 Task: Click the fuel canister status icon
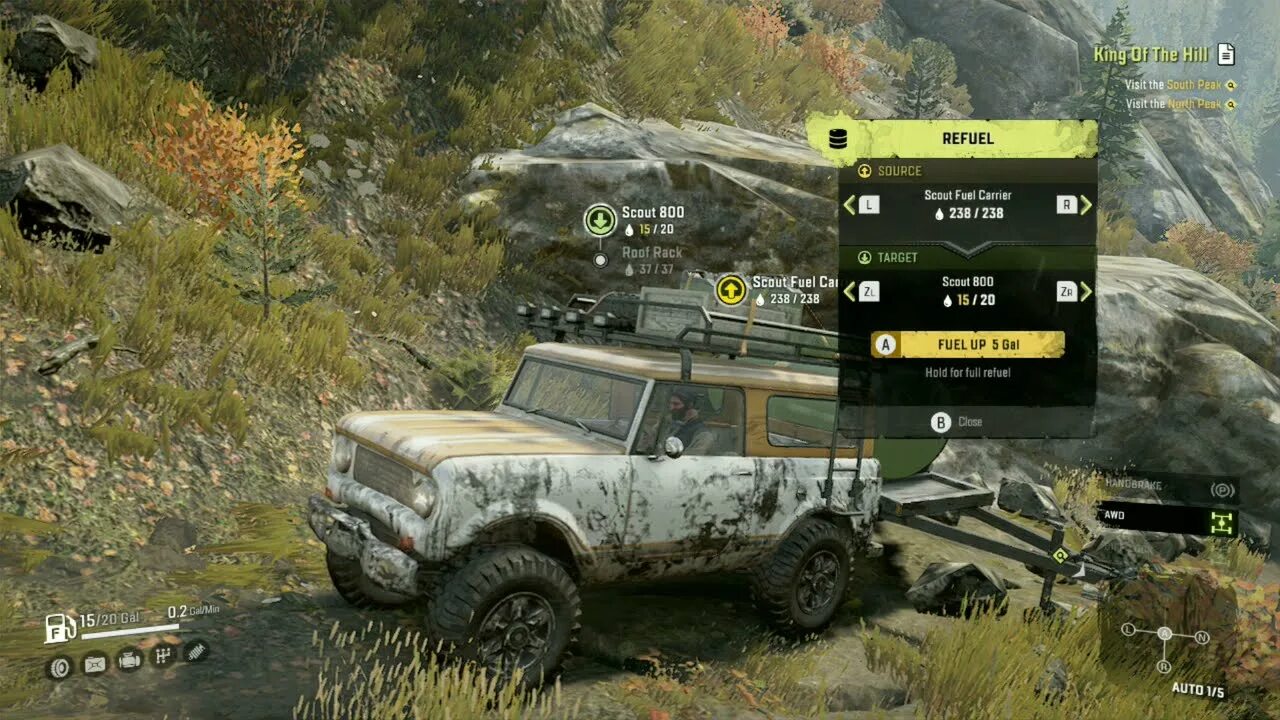click(94, 664)
